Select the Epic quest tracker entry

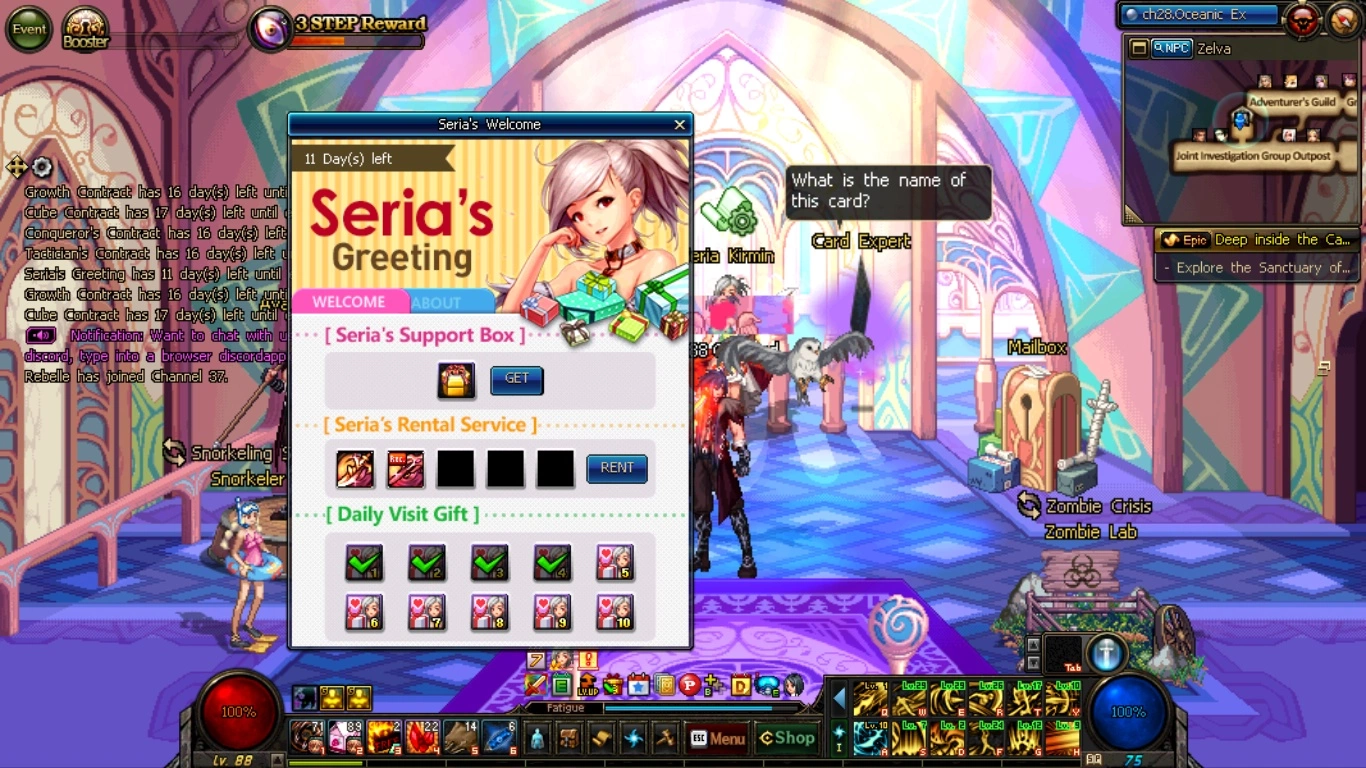coord(1257,240)
